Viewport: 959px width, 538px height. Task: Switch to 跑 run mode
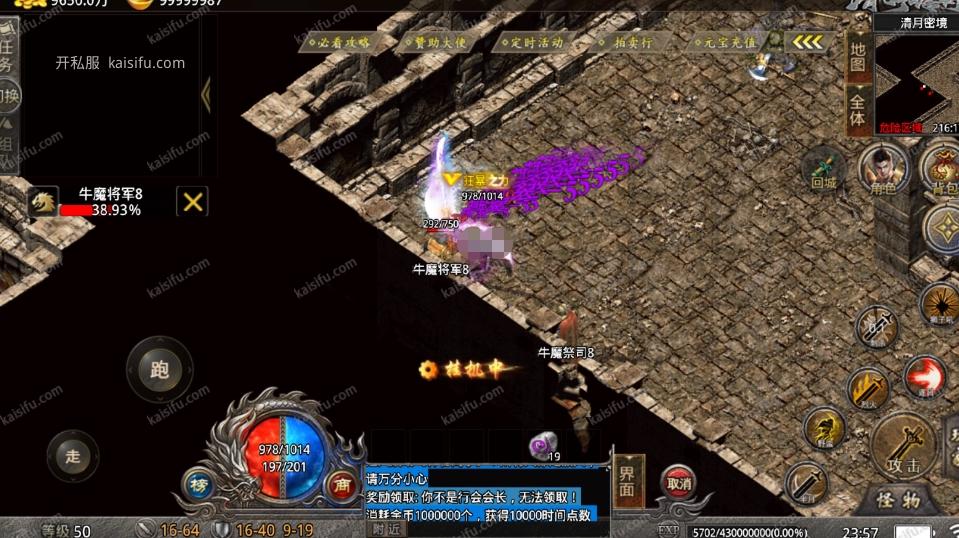pos(159,370)
